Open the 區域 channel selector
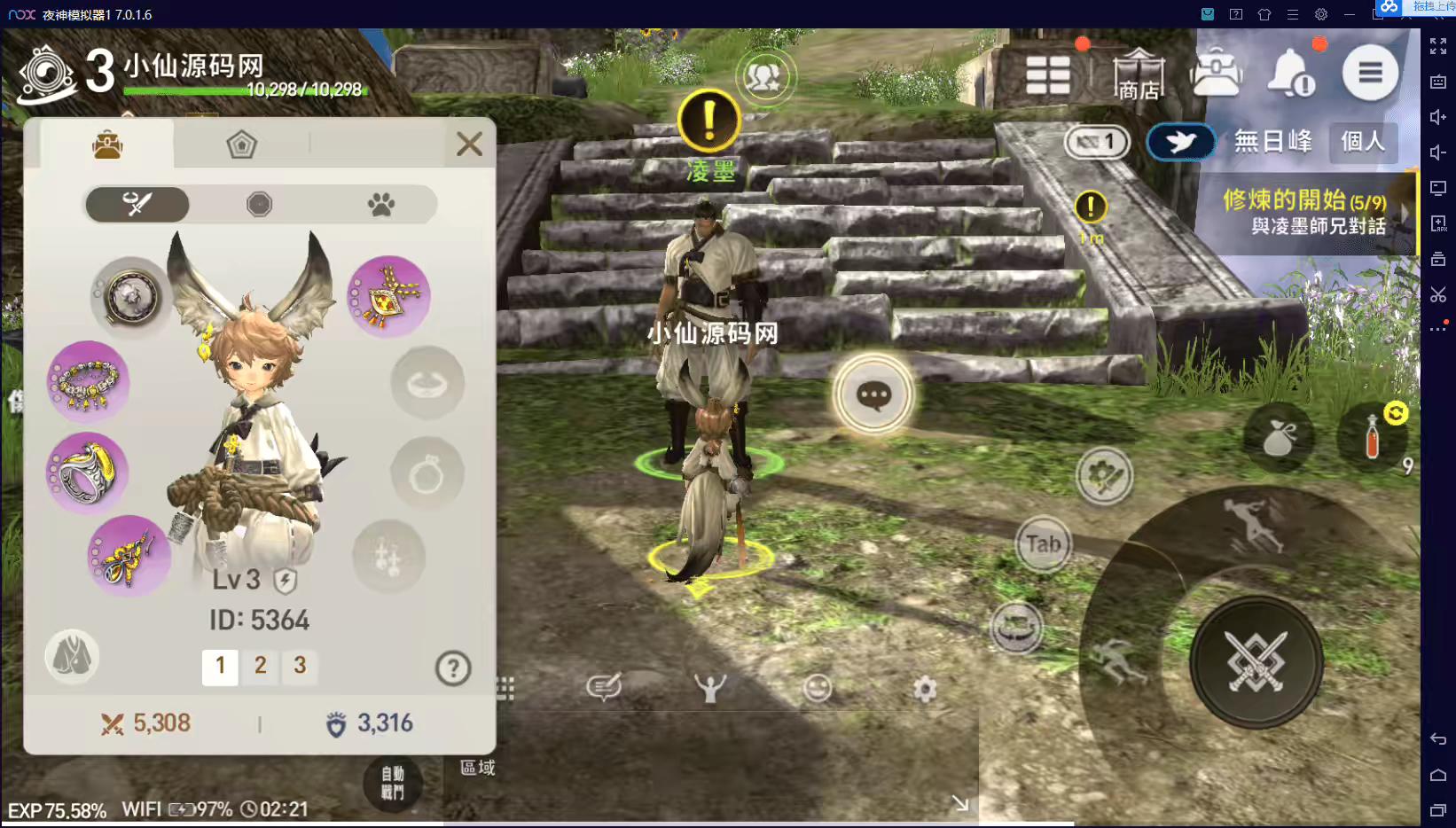This screenshot has width=1456, height=828. (x=477, y=769)
